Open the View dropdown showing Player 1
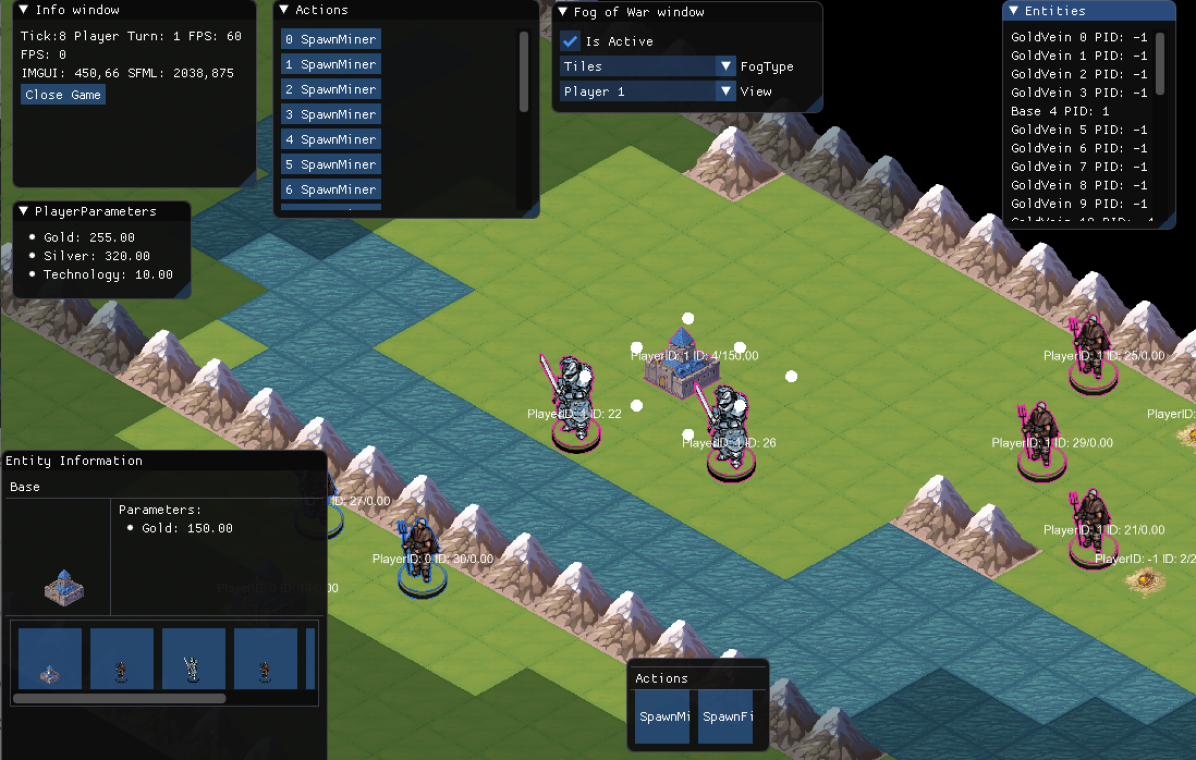The height and width of the screenshot is (760, 1196). tap(648, 91)
